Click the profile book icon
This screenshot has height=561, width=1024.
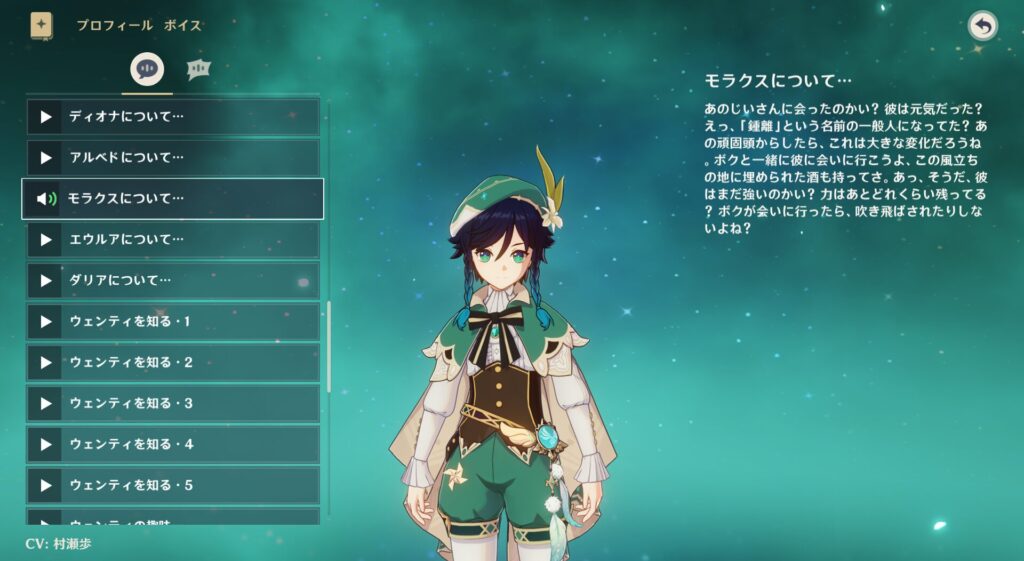click(x=41, y=25)
